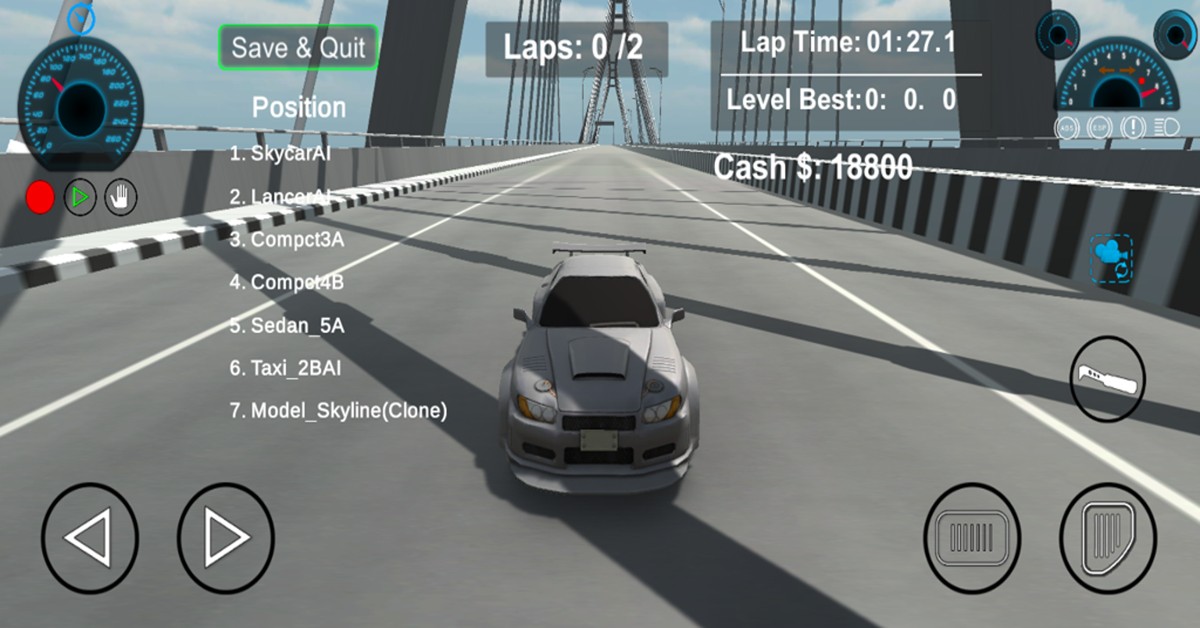Image resolution: width=1200 pixels, height=628 pixels.
Task: Pull the handbrake lever button
Action: click(1107, 379)
